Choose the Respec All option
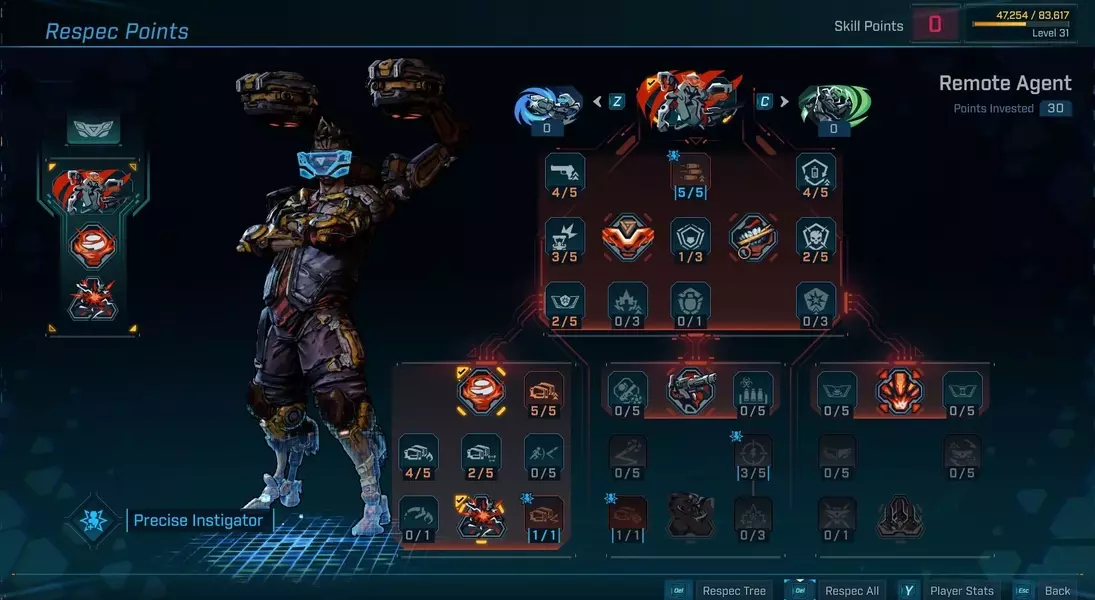This screenshot has height=600, width=1095. (x=851, y=590)
